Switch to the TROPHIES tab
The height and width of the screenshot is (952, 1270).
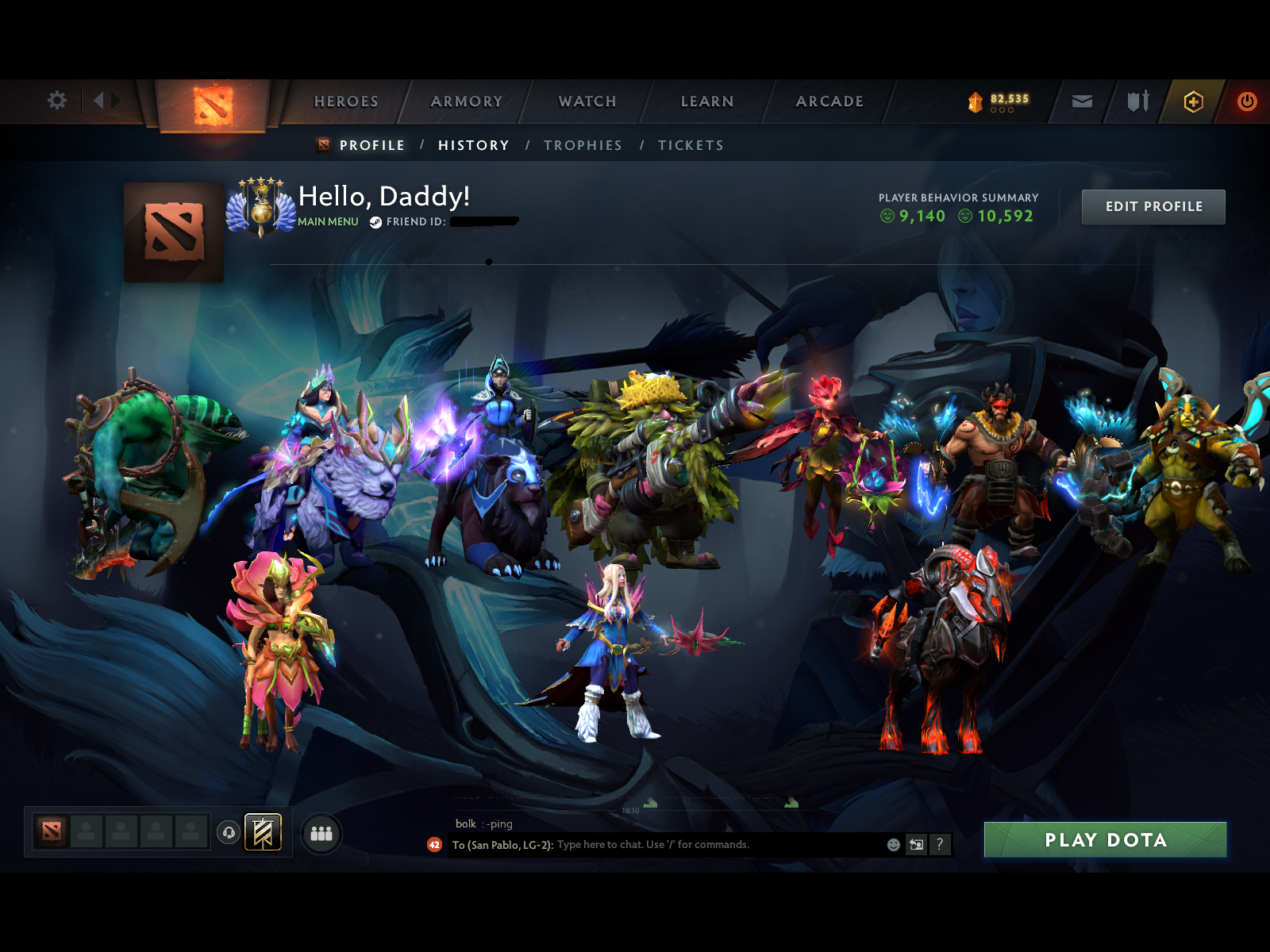[583, 145]
